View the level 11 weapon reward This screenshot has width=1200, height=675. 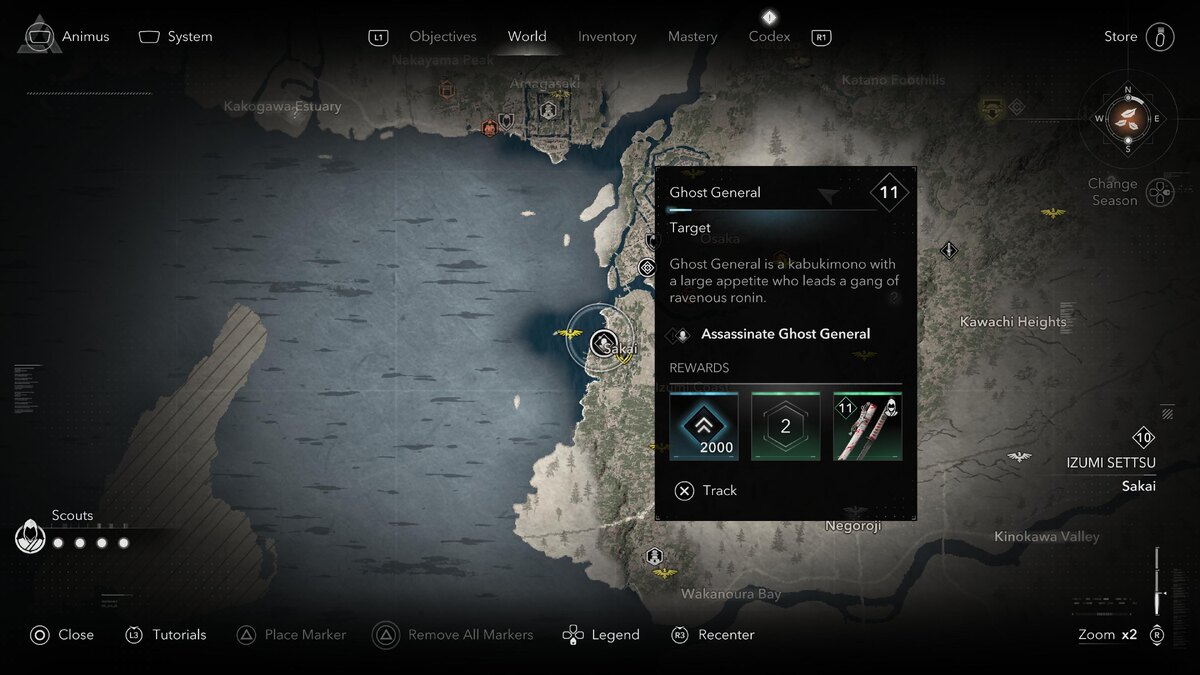[x=867, y=426]
